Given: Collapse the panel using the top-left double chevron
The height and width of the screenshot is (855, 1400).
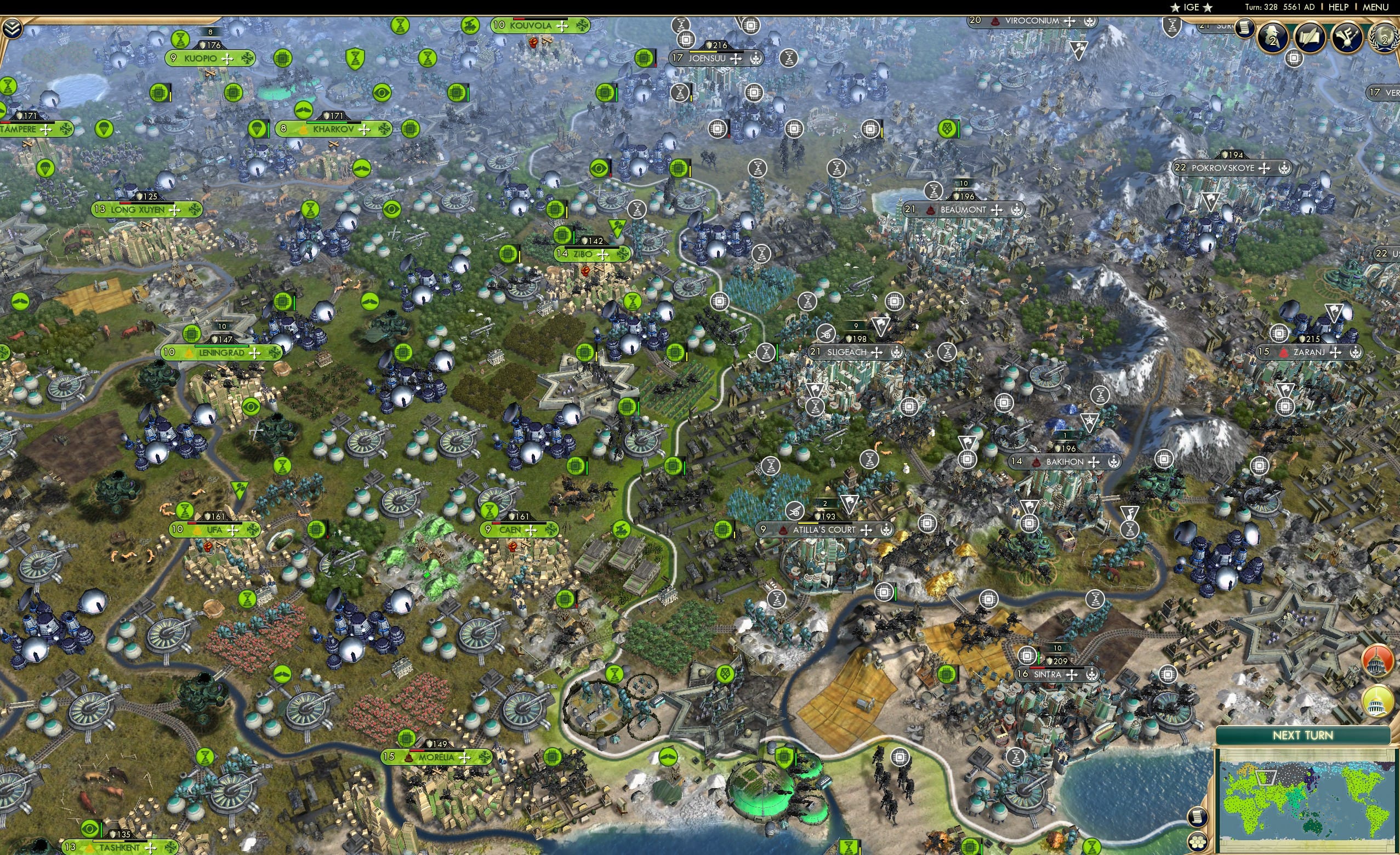Looking at the screenshot, I should pos(13,27).
